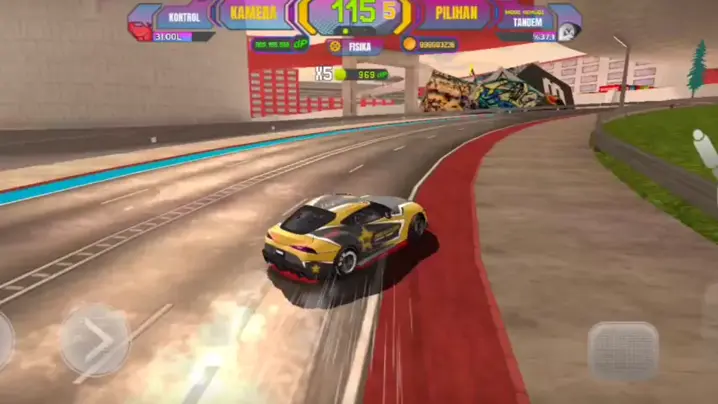Switch view with the Kamera button
This screenshot has width=718, height=404.
pos(251,14)
